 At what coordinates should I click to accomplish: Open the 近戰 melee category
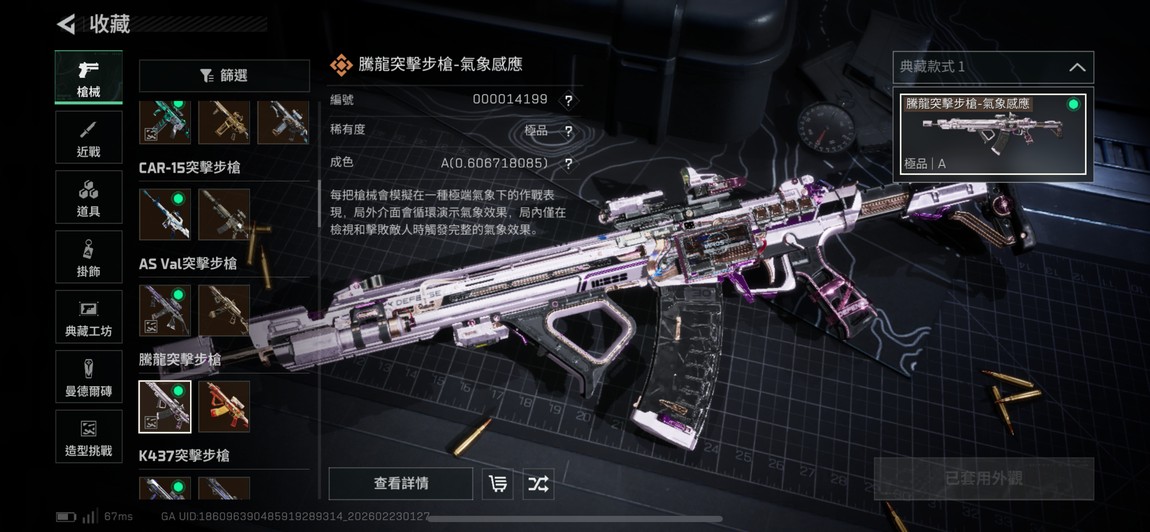tap(89, 138)
